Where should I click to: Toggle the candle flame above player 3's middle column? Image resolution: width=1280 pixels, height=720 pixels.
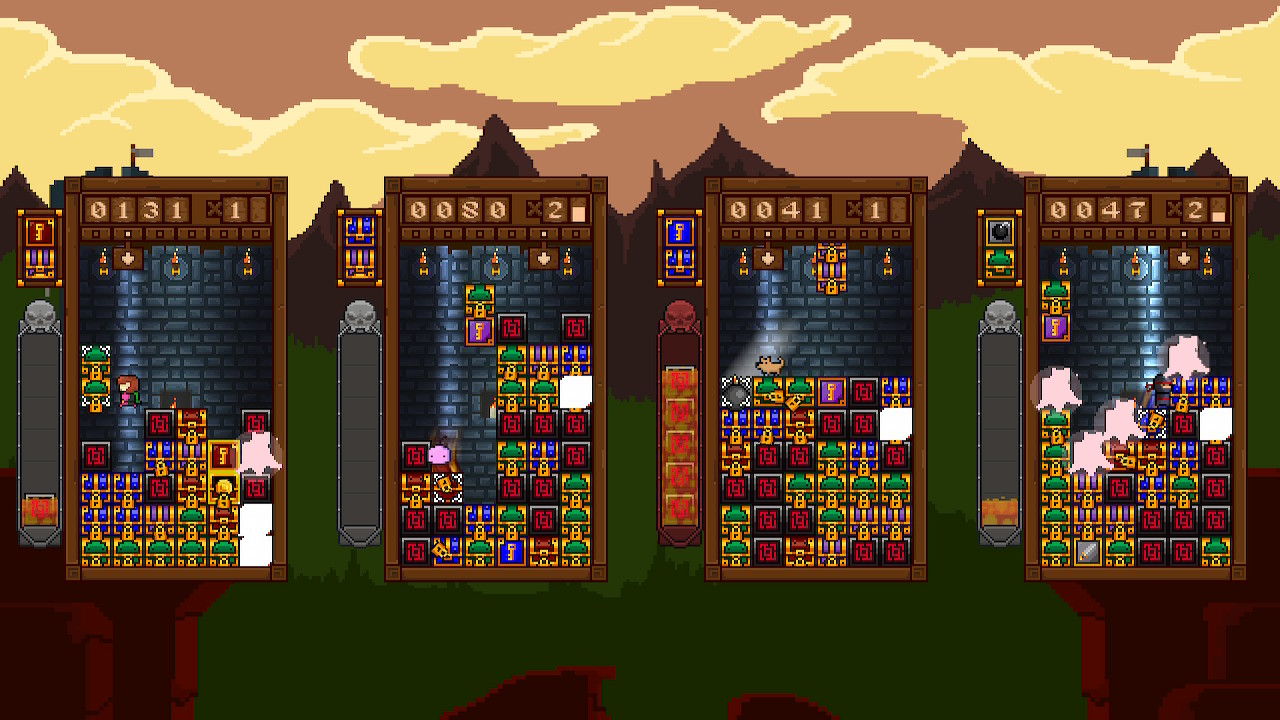tap(815, 256)
